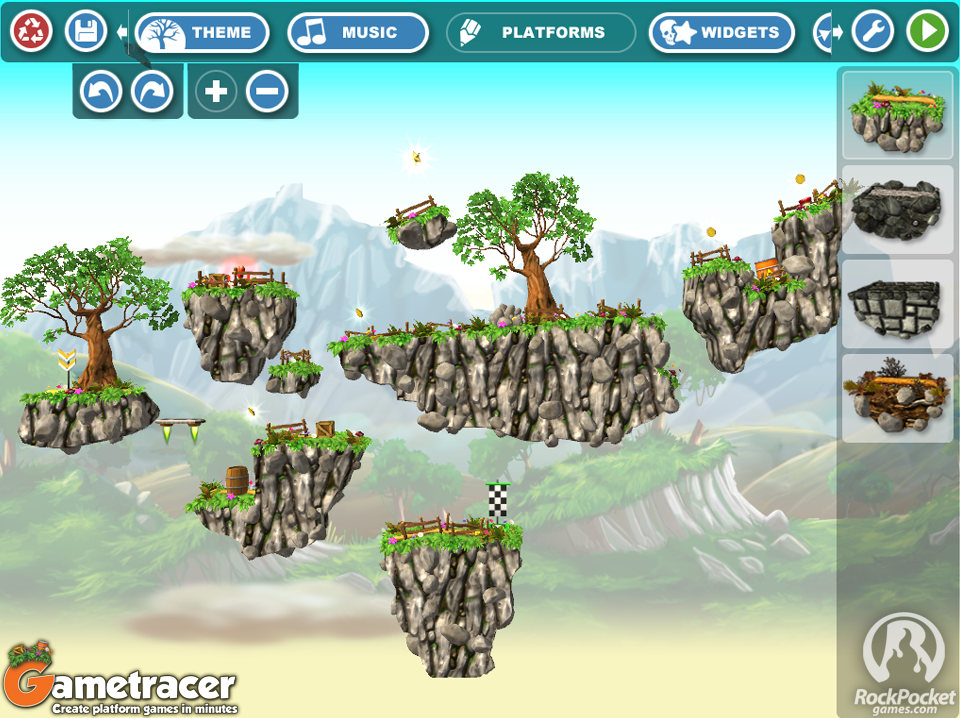Choose the brown dirt platform thumbnail

[897, 397]
